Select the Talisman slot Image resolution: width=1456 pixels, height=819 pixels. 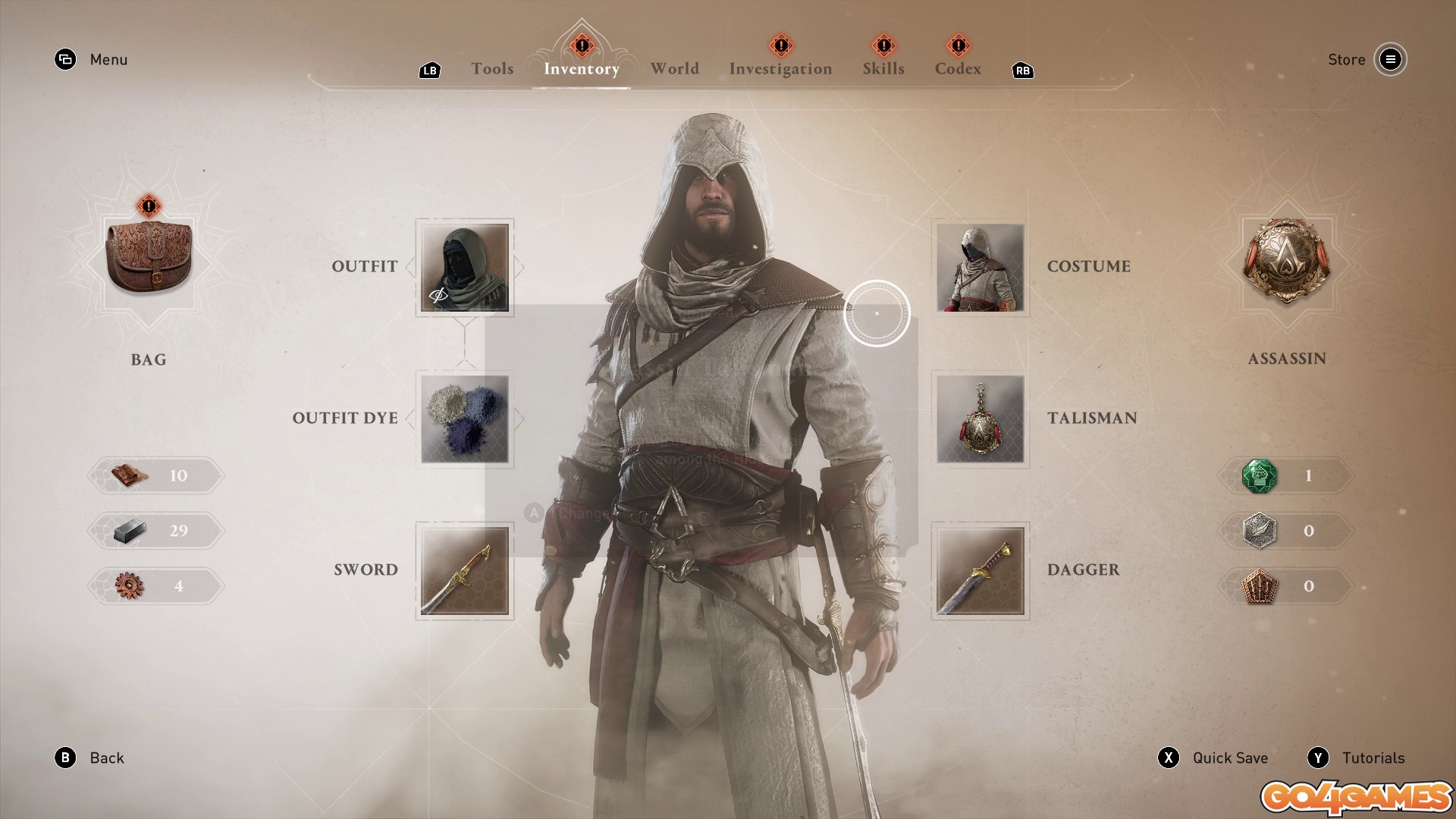point(981,419)
